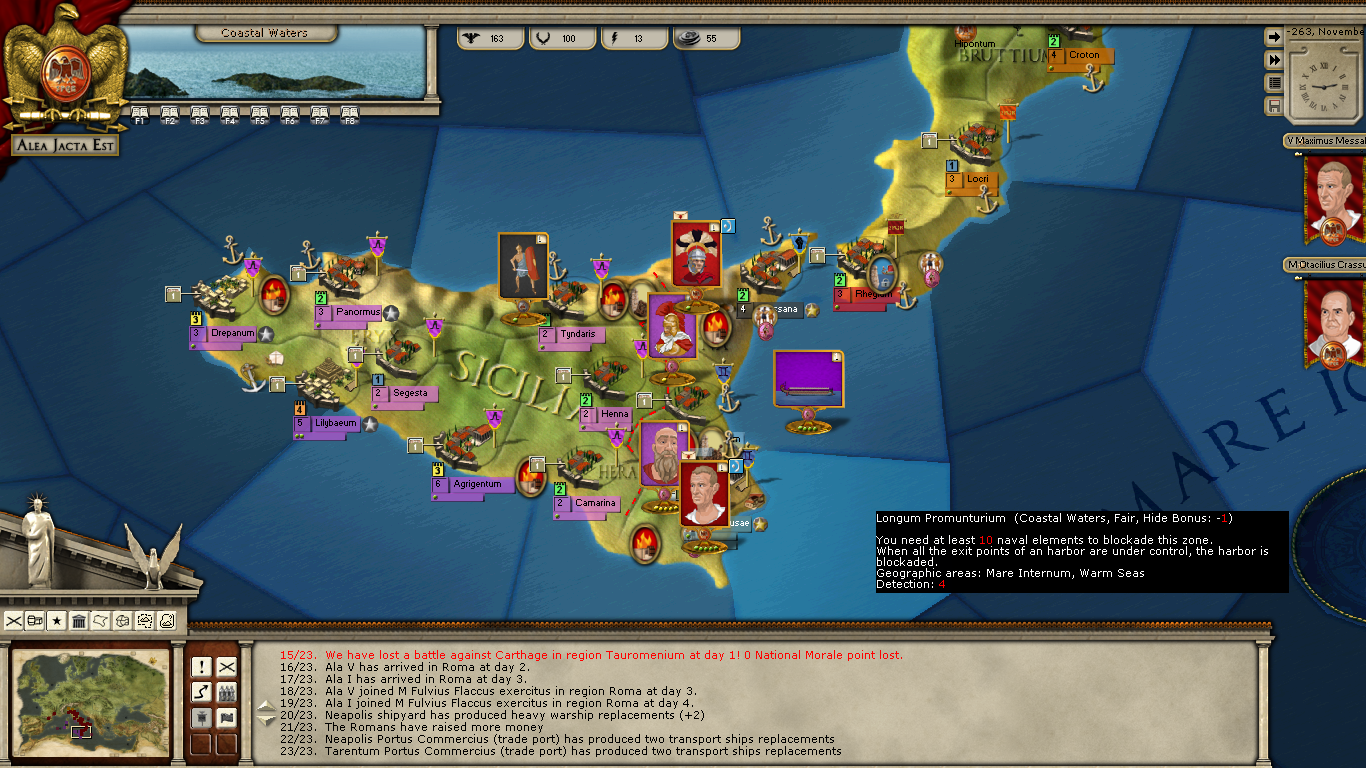Screen dimensions: 1366x768
Task: Select the V Maximus Messala leader portrait
Action: [x=1334, y=200]
